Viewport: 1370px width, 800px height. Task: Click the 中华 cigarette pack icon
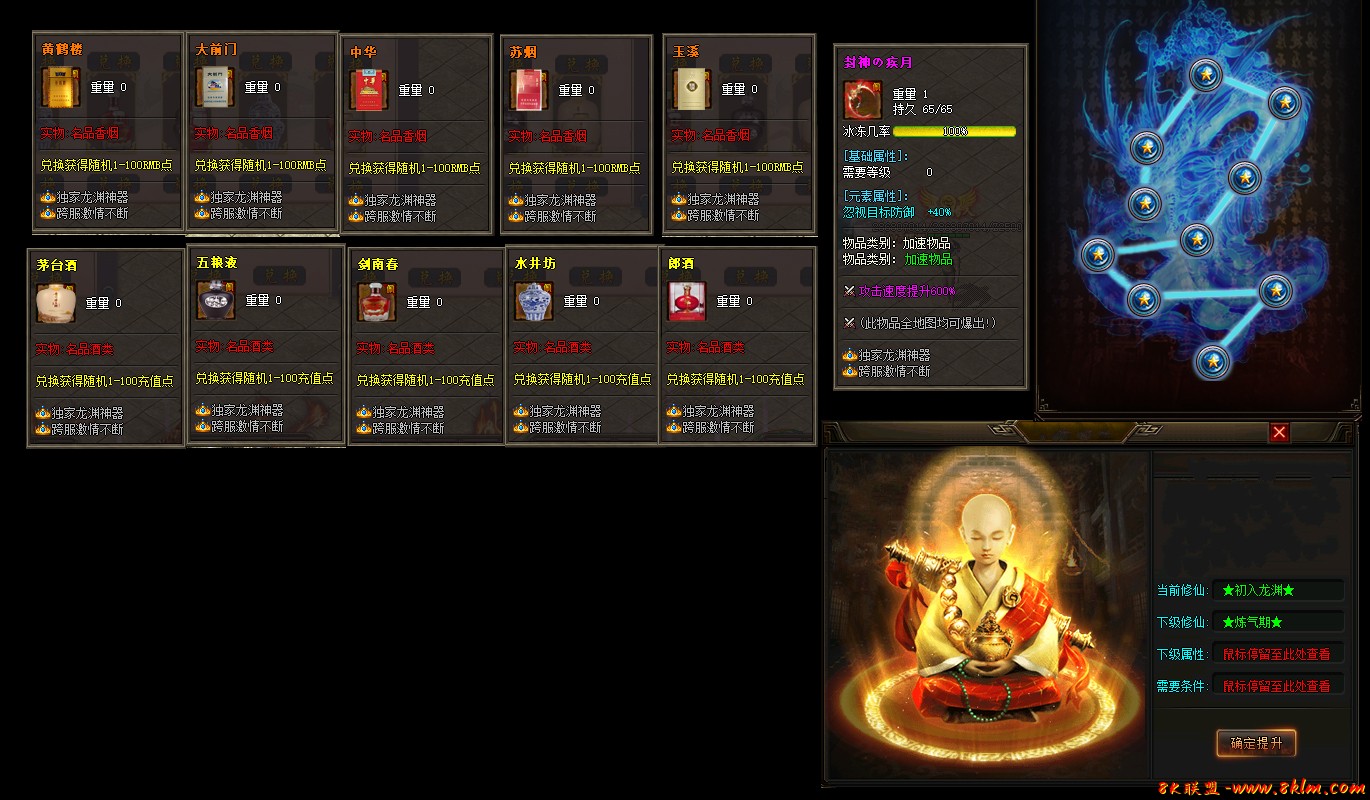click(x=370, y=87)
